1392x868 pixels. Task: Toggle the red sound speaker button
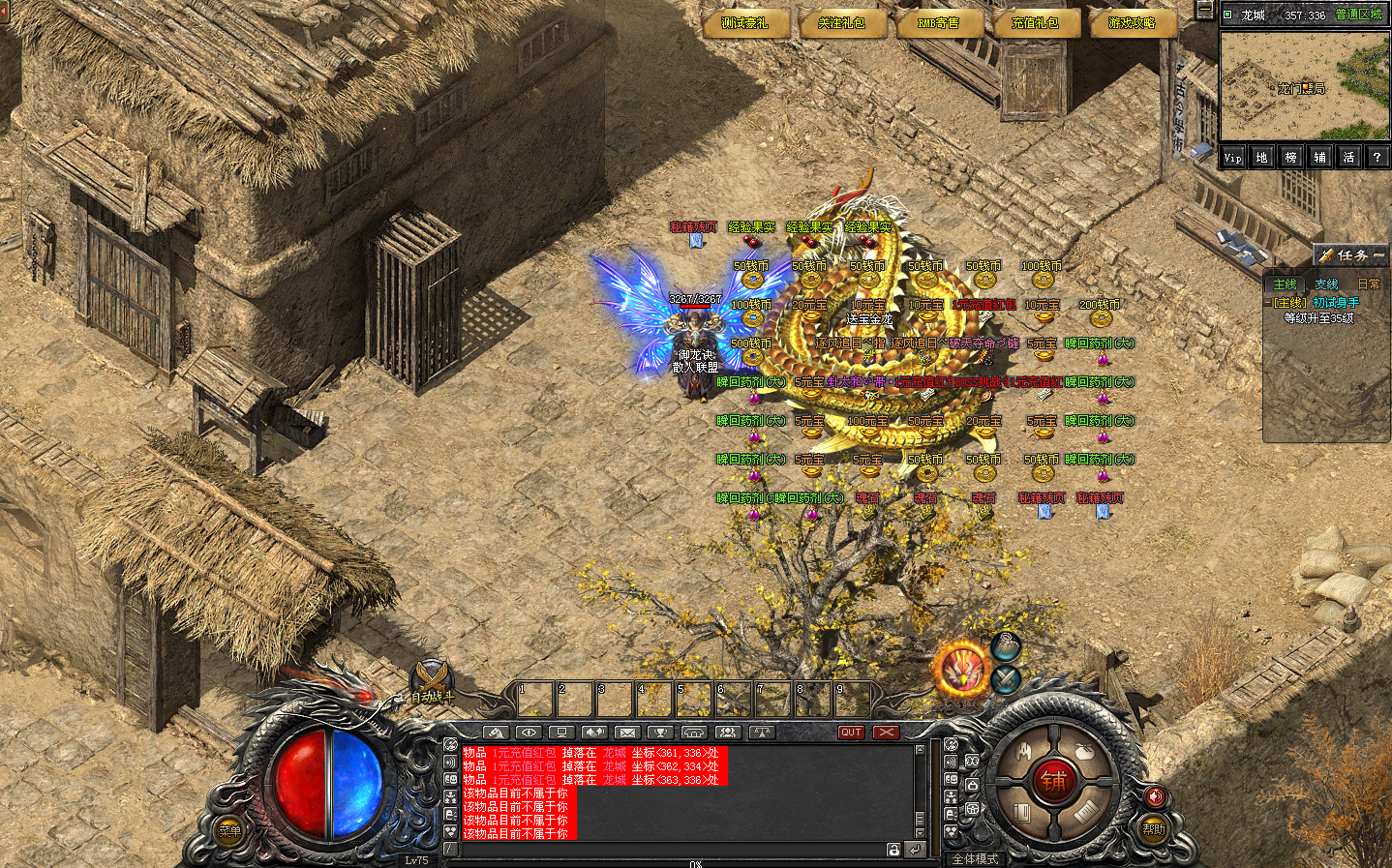coord(1155,796)
